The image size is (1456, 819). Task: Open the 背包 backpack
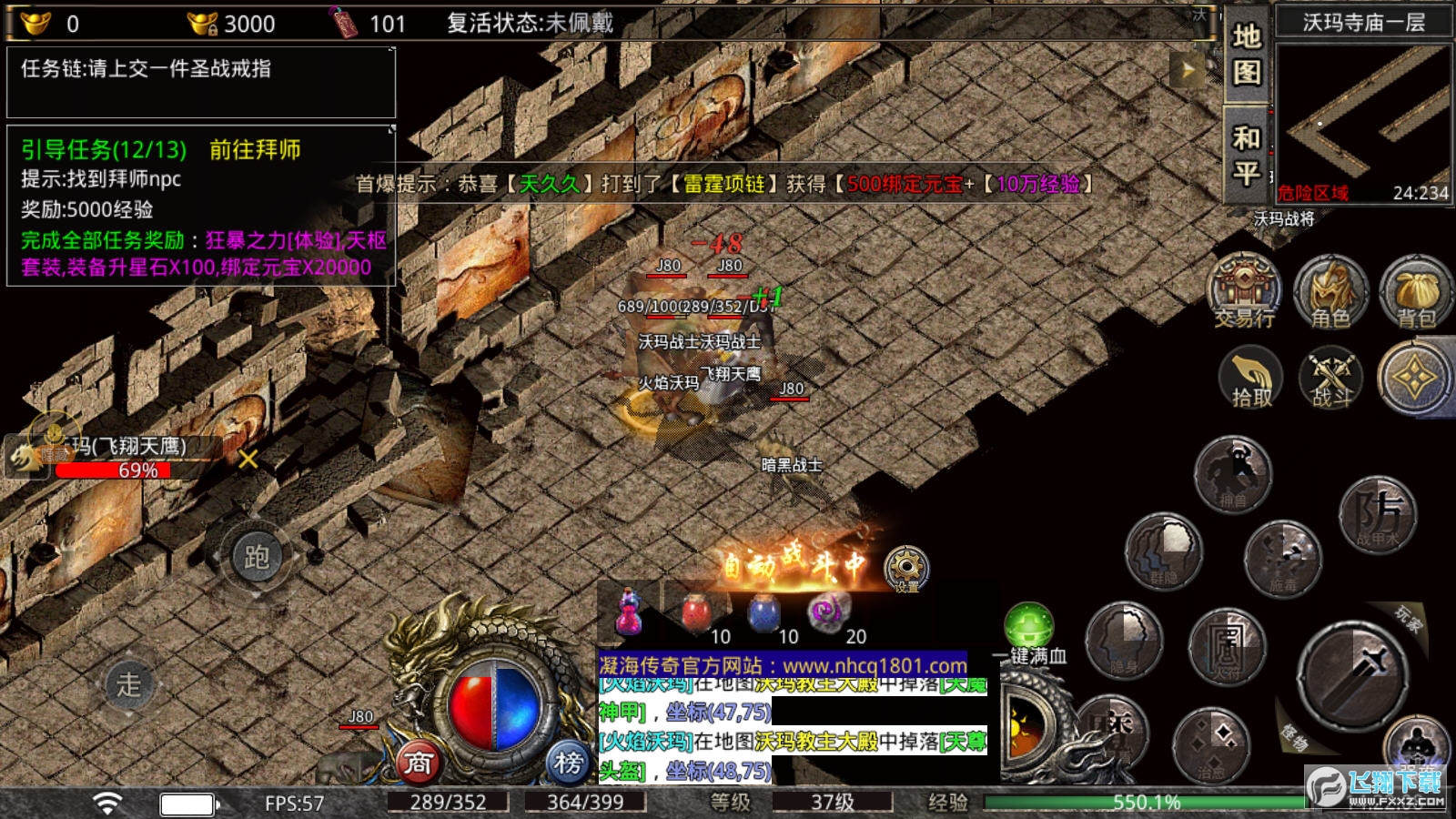pos(1415,291)
